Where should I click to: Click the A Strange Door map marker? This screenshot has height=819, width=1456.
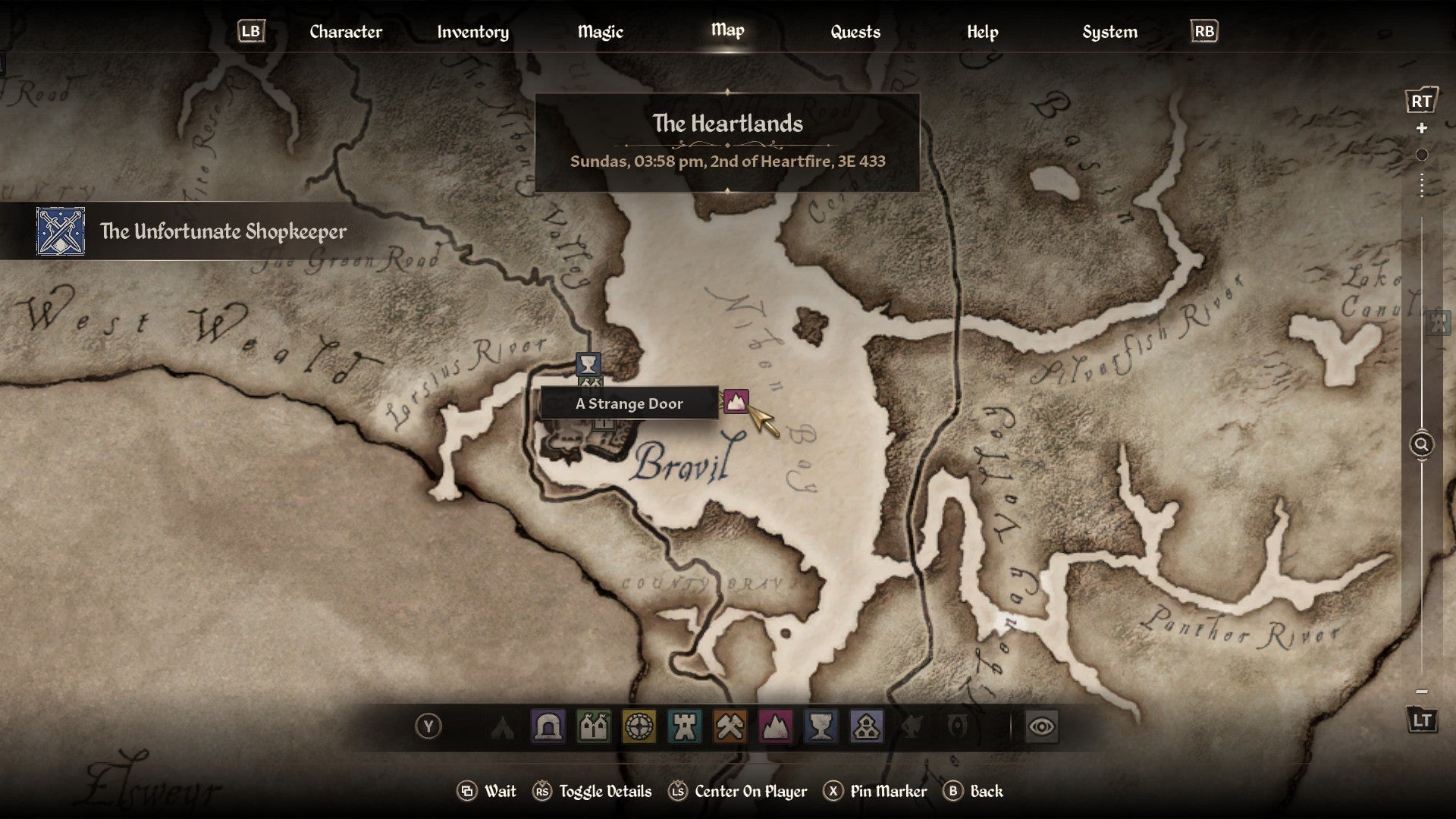coord(736,403)
